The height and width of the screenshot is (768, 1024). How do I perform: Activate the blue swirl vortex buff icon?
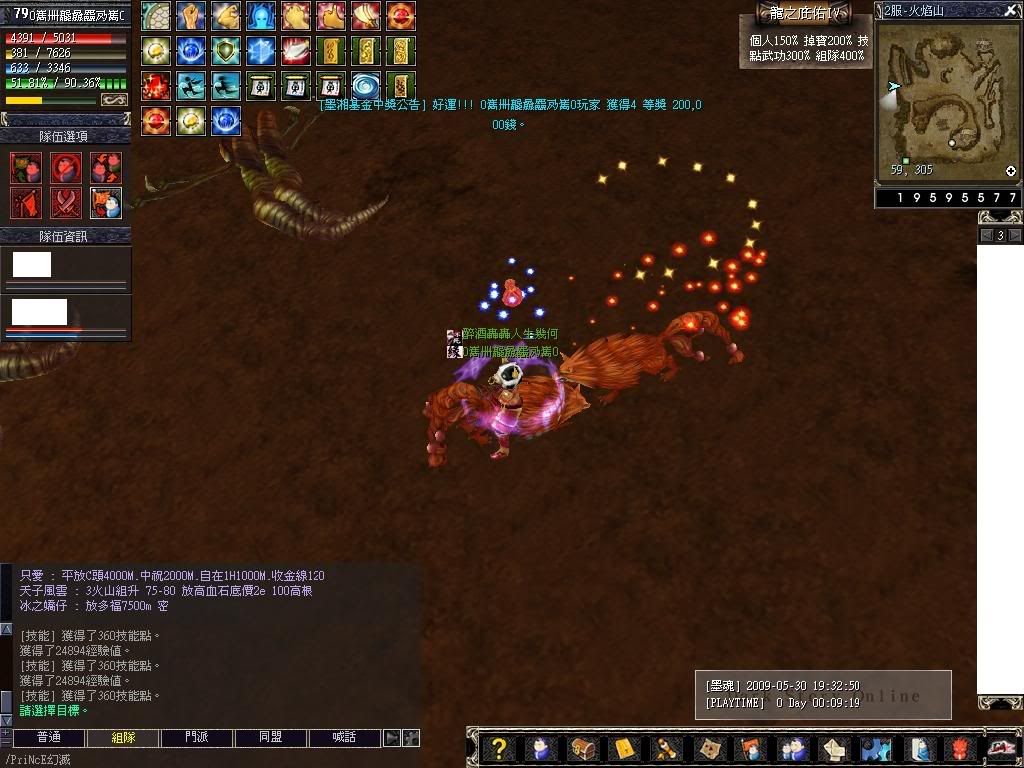(365, 86)
